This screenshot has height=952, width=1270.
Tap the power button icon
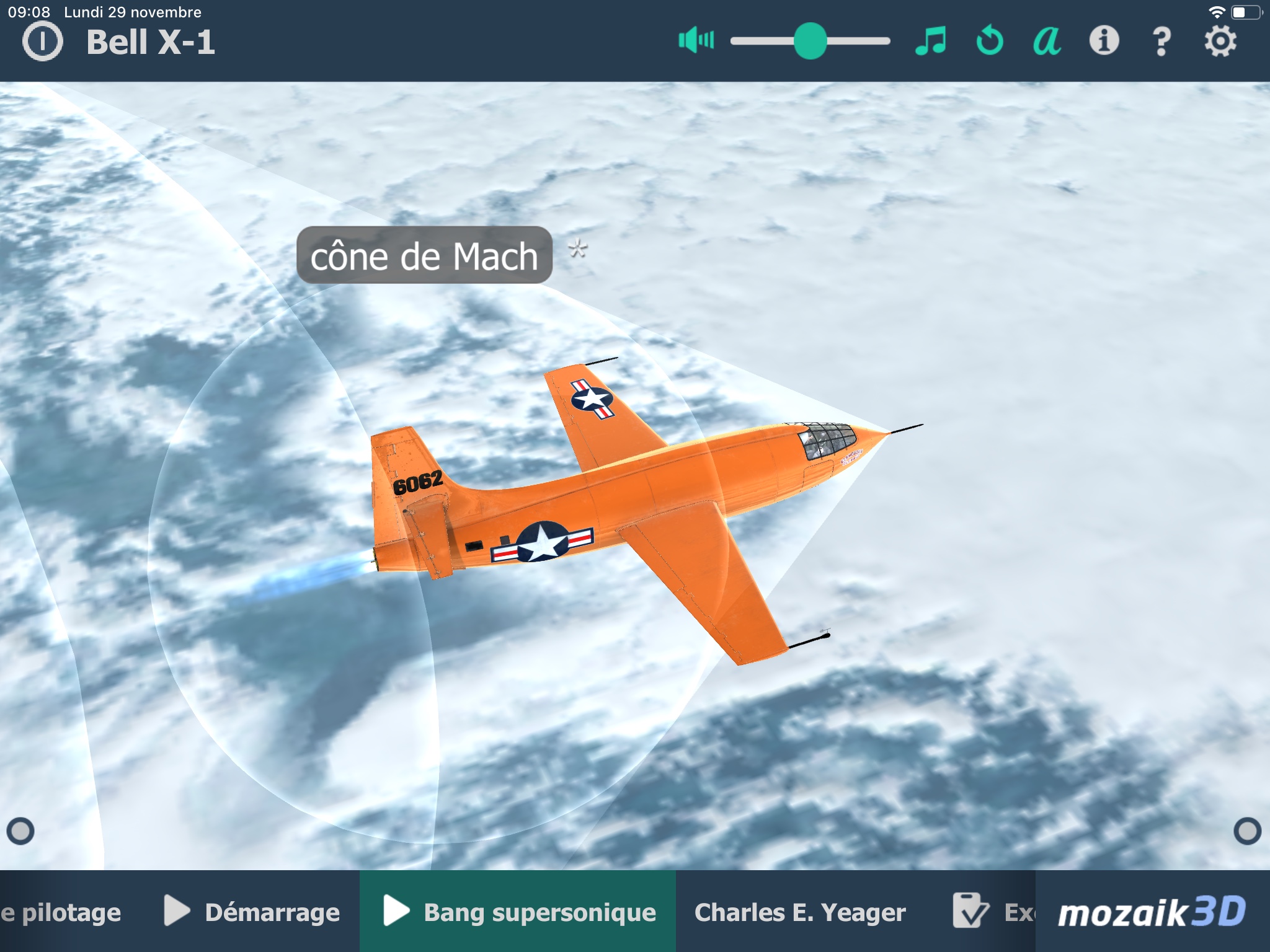[42, 42]
